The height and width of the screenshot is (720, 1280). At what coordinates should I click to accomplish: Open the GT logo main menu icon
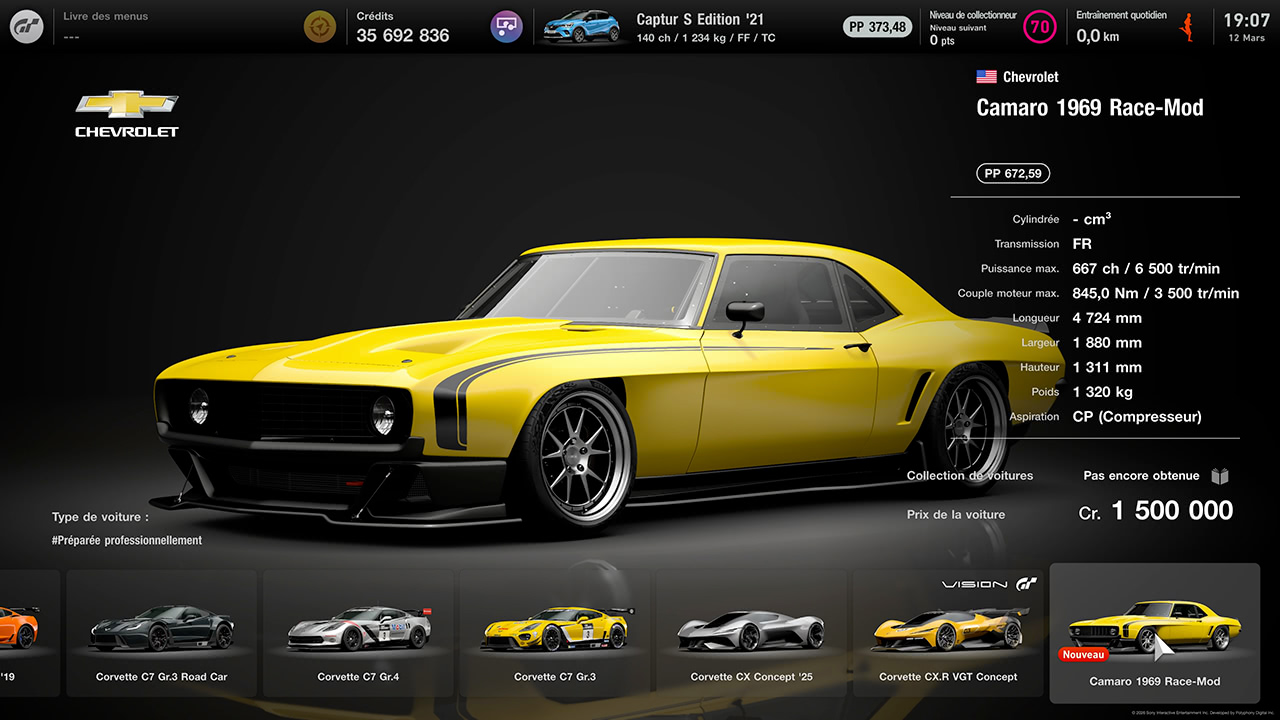(x=26, y=26)
